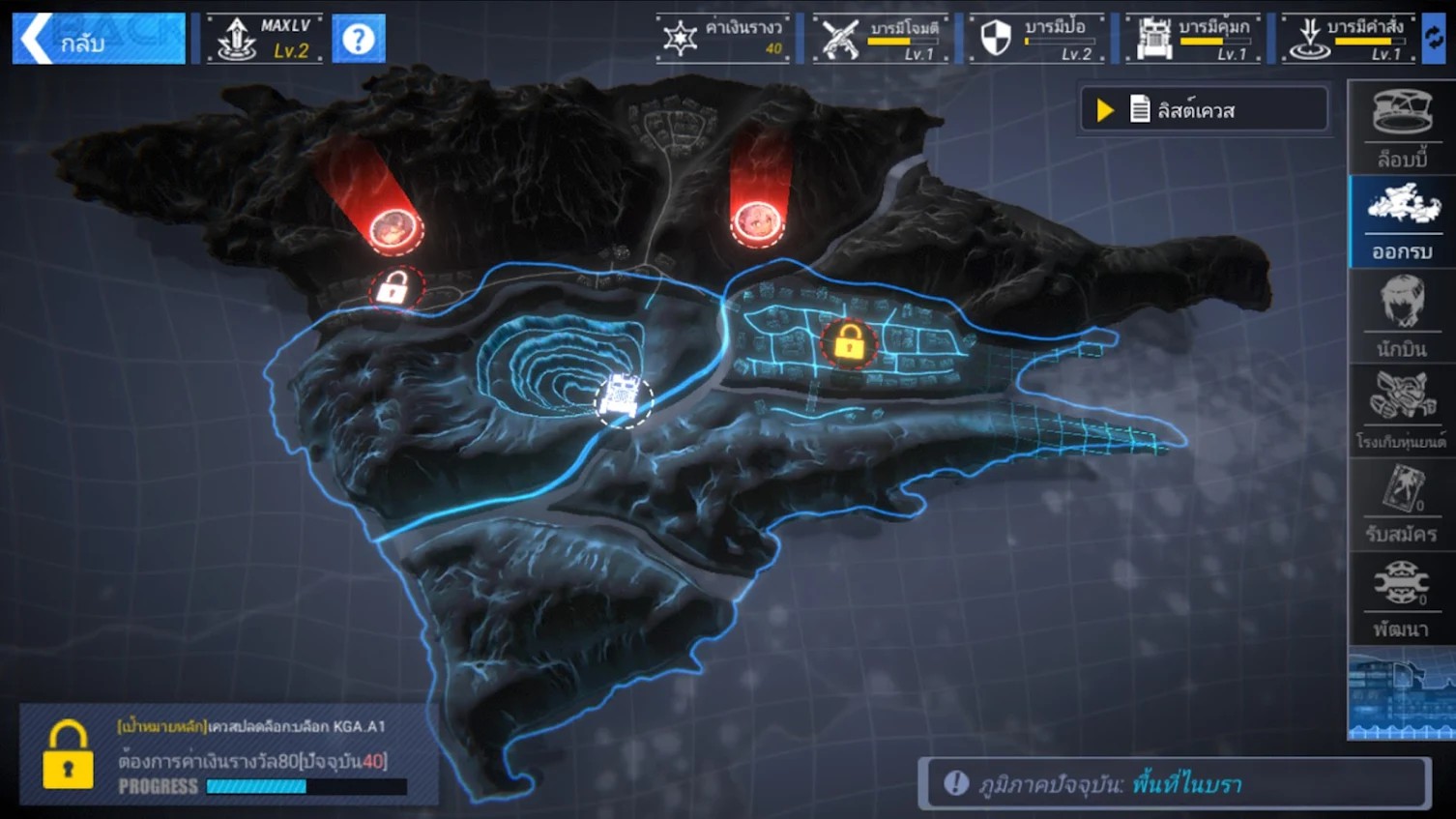
Task: Expand the ลิสต์เควส quest list
Action: pos(1203,110)
